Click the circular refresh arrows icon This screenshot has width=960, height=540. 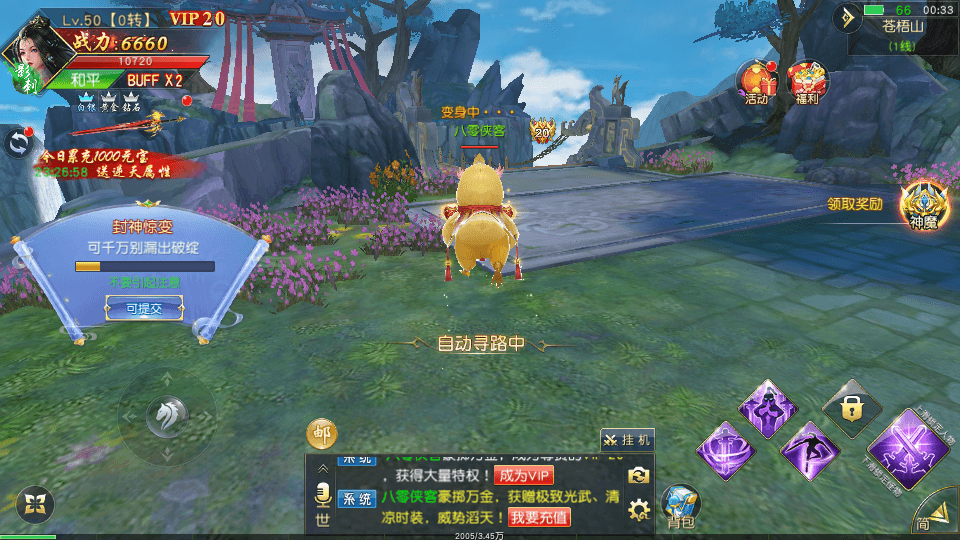[x=18, y=143]
